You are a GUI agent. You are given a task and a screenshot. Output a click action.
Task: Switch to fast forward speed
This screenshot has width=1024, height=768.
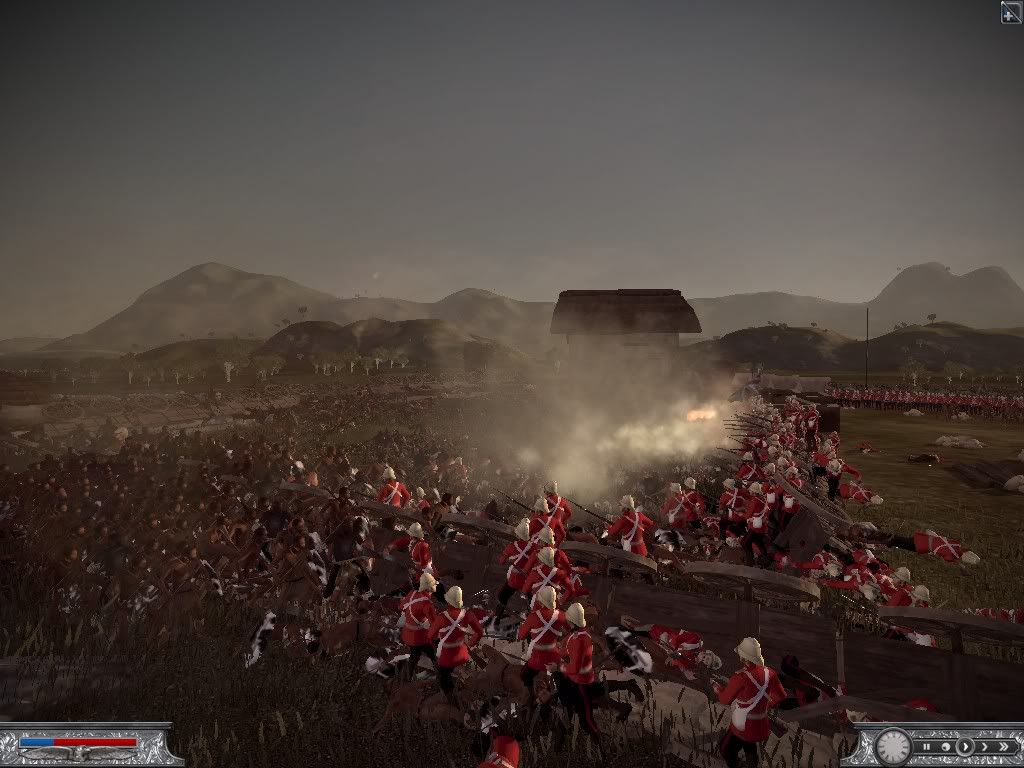[x=983, y=746]
